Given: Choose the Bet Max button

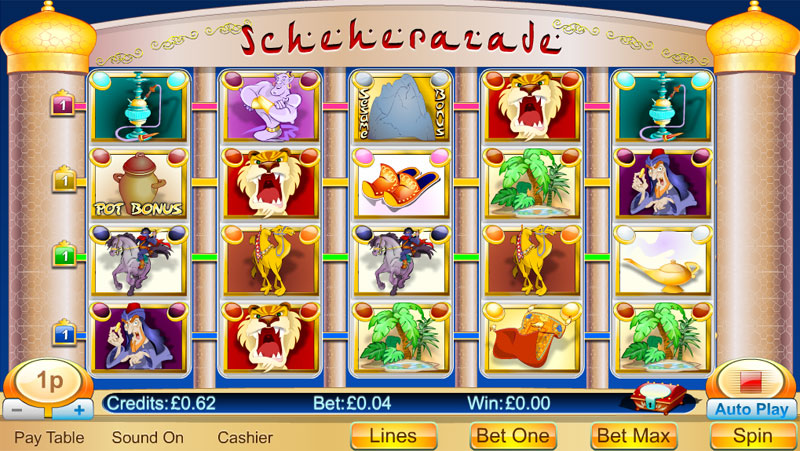Looking at the screenshot, I should [x=634, y=436].
